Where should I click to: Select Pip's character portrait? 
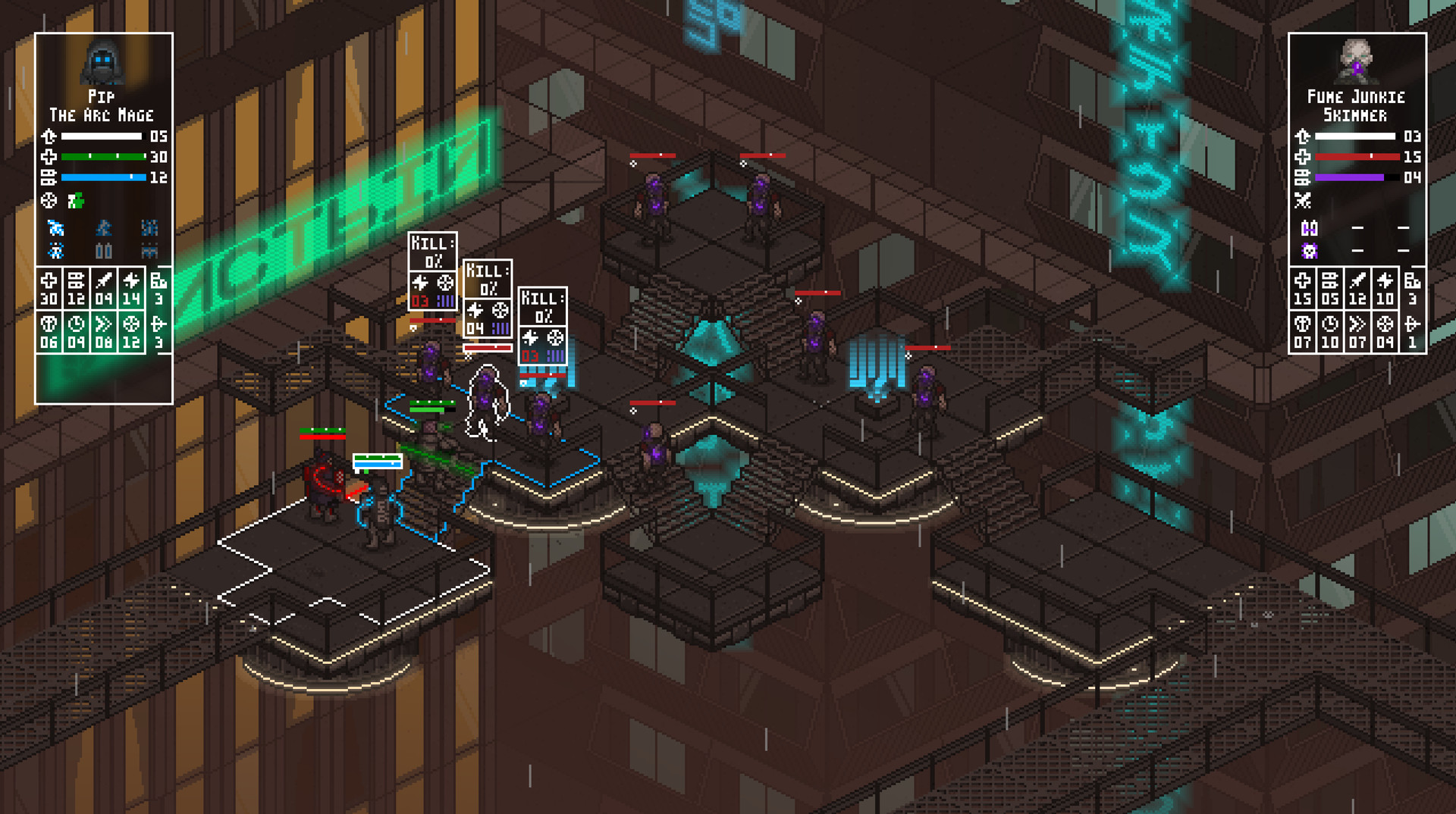[x=104, y=64]
